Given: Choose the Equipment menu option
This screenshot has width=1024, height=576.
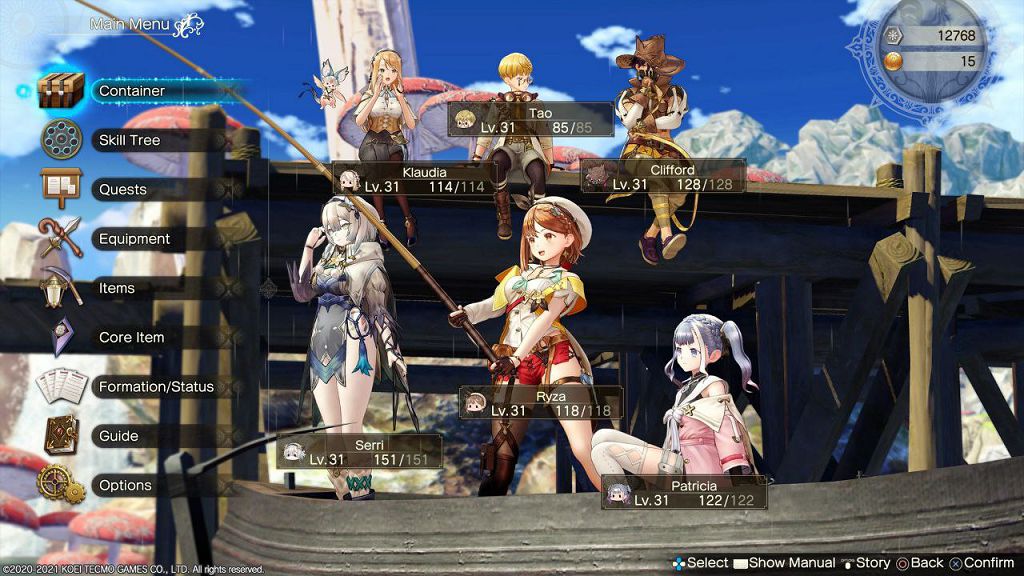Looking at the screenshot, I should (x=134, y=239).
